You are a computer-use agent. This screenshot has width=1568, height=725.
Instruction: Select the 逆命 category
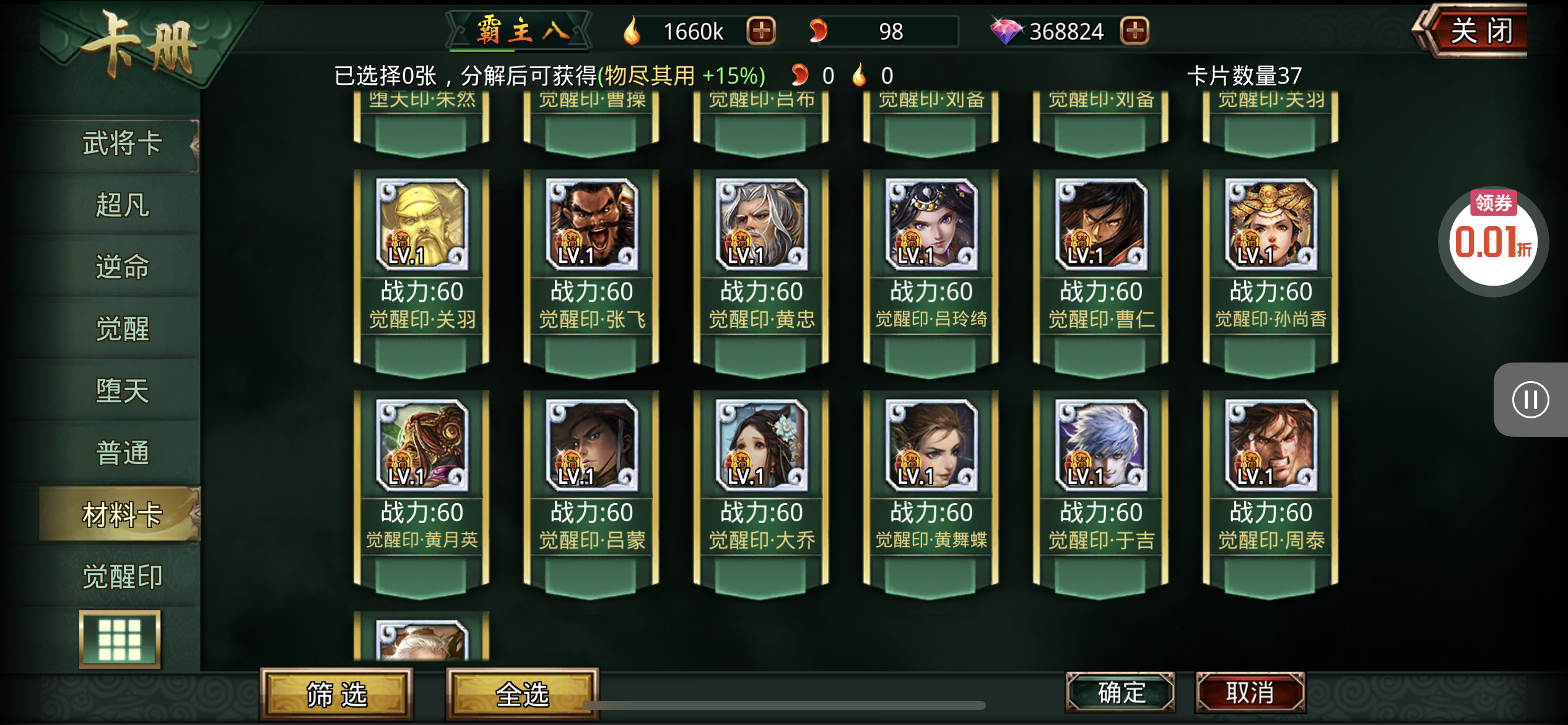pyautogui.click(x=122, y=267)
